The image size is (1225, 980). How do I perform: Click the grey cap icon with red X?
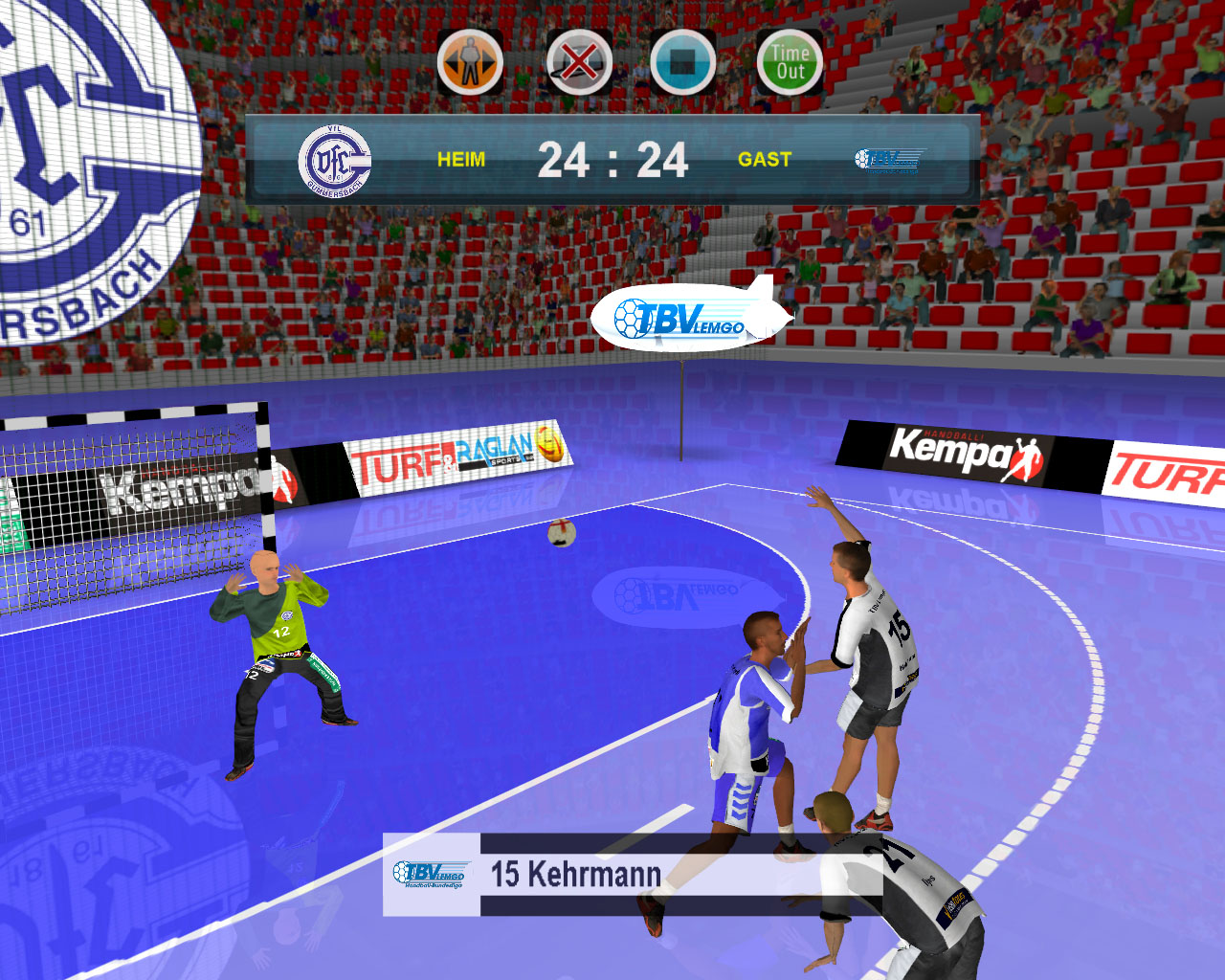click(579, 62)
